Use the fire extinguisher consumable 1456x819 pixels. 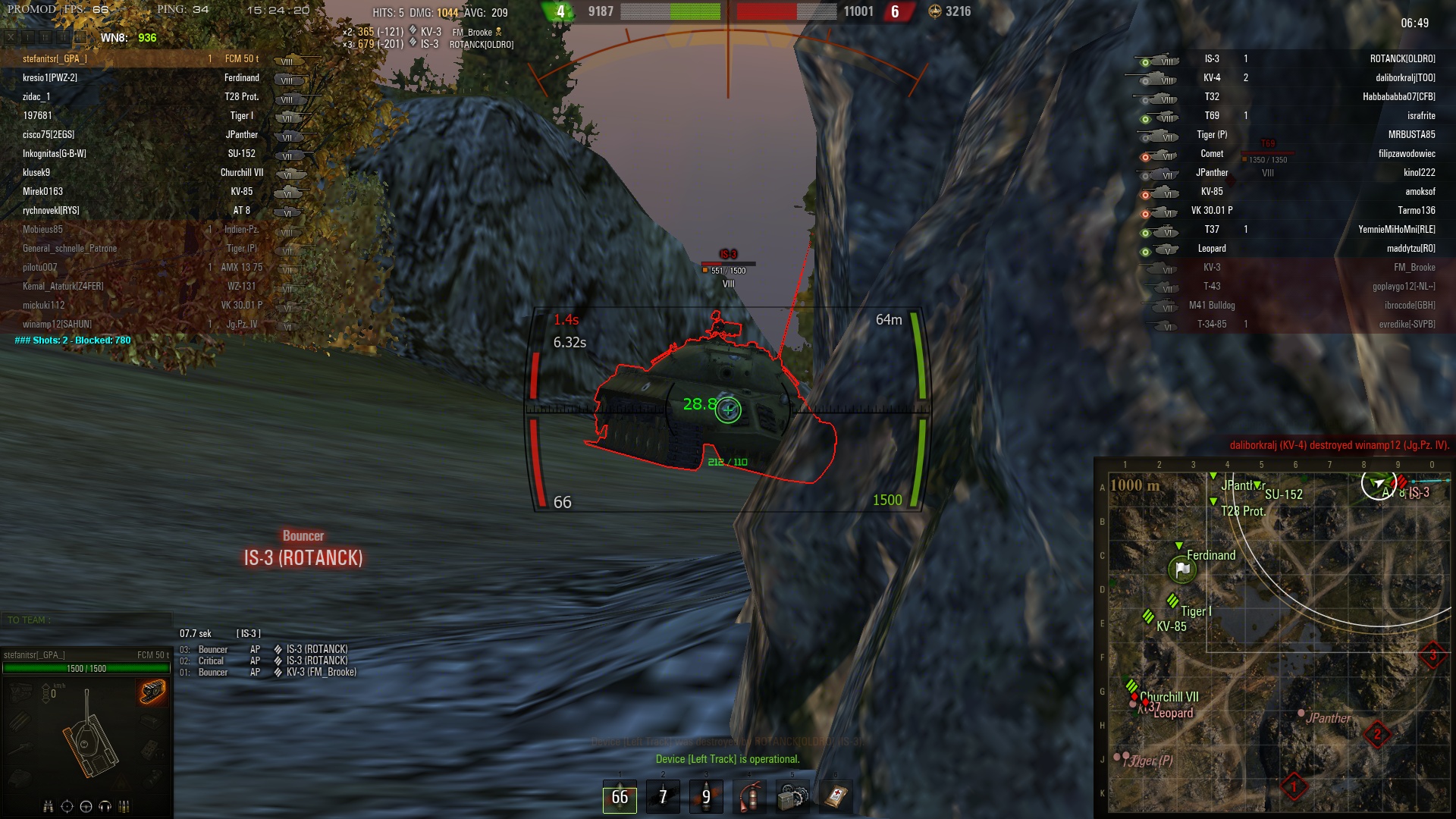click(749, 796)
